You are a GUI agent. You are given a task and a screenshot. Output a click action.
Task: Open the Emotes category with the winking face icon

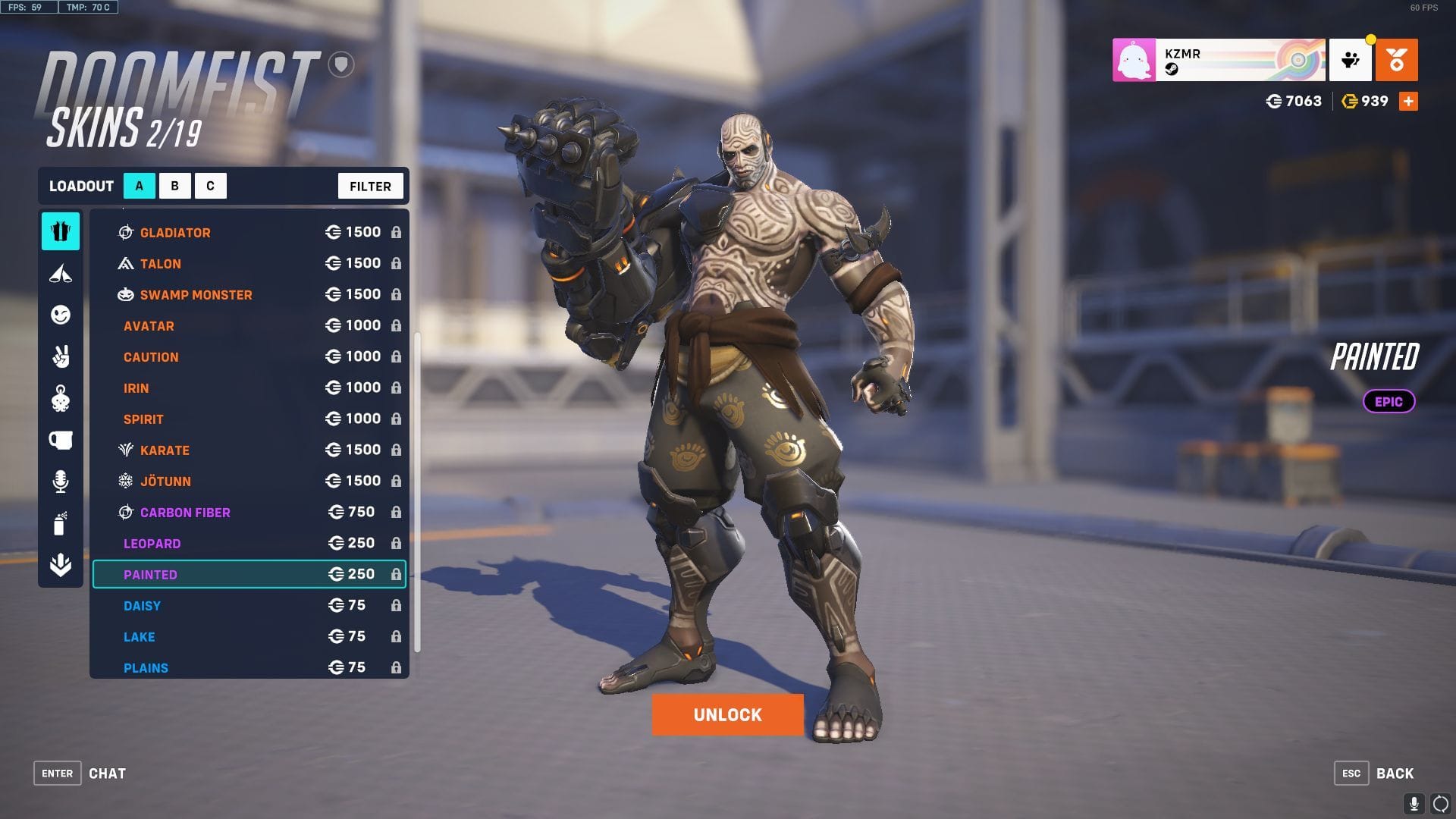point(61,315)
